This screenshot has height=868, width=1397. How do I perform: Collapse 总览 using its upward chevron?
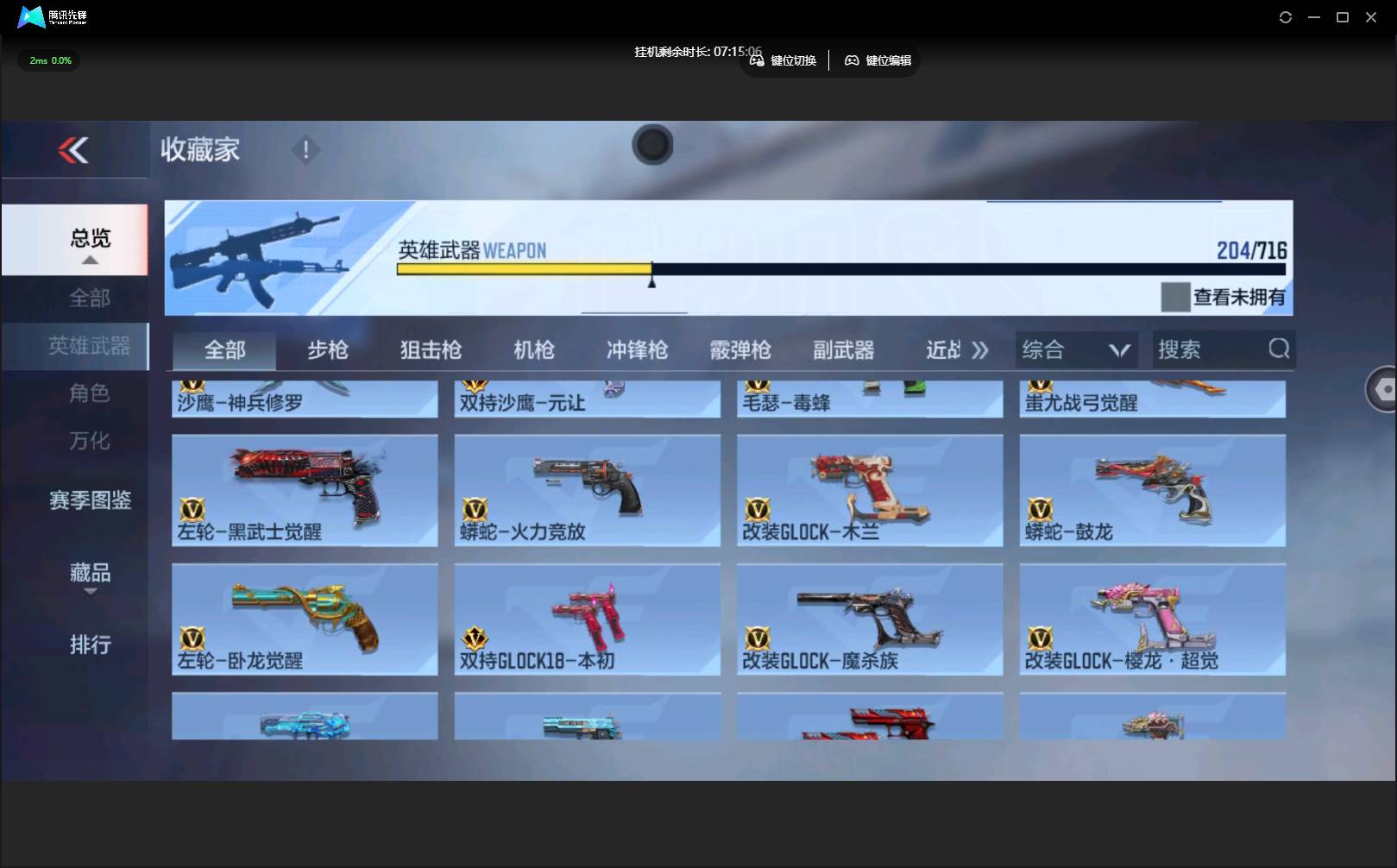pyautogui.click(x=90, y=259)
